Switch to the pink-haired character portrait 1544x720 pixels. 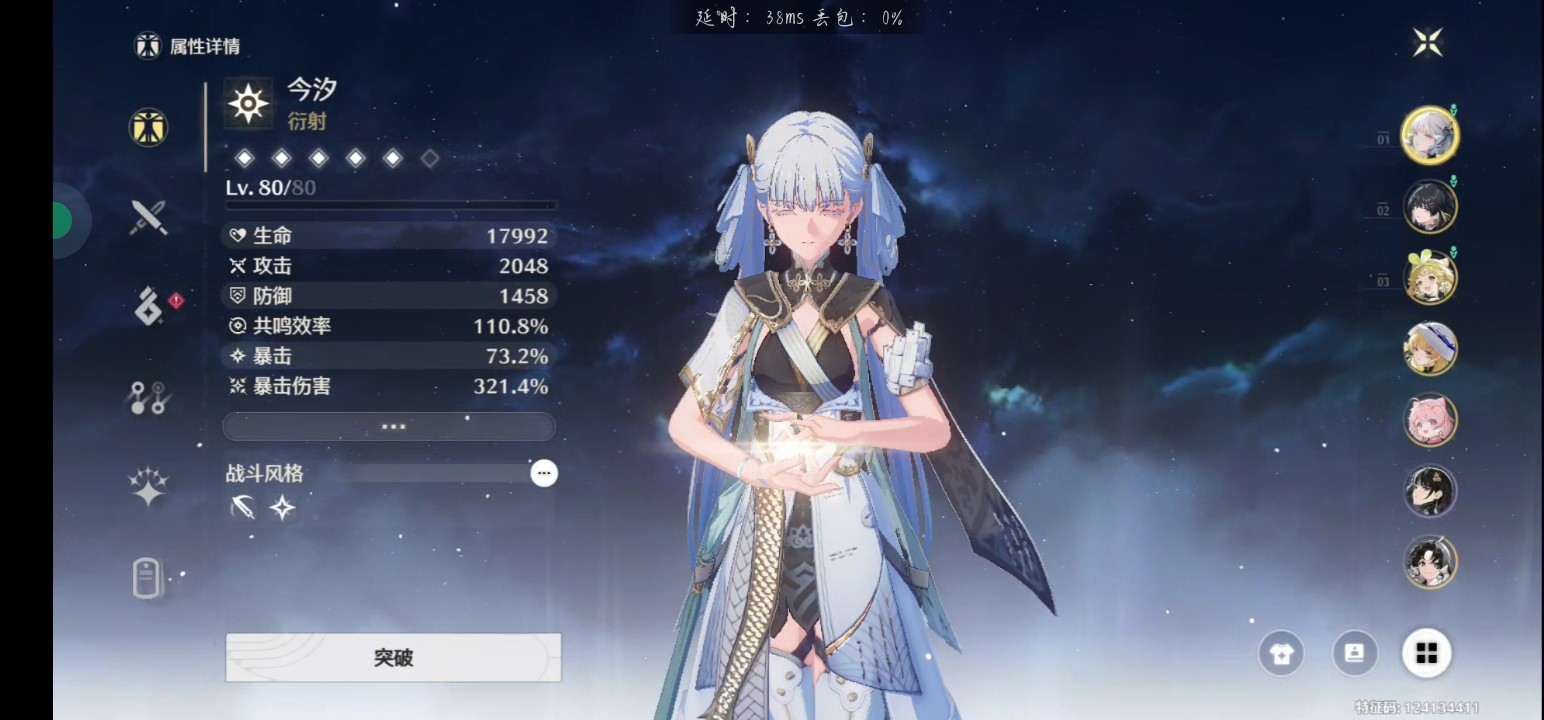click(x=1429, y=420)
